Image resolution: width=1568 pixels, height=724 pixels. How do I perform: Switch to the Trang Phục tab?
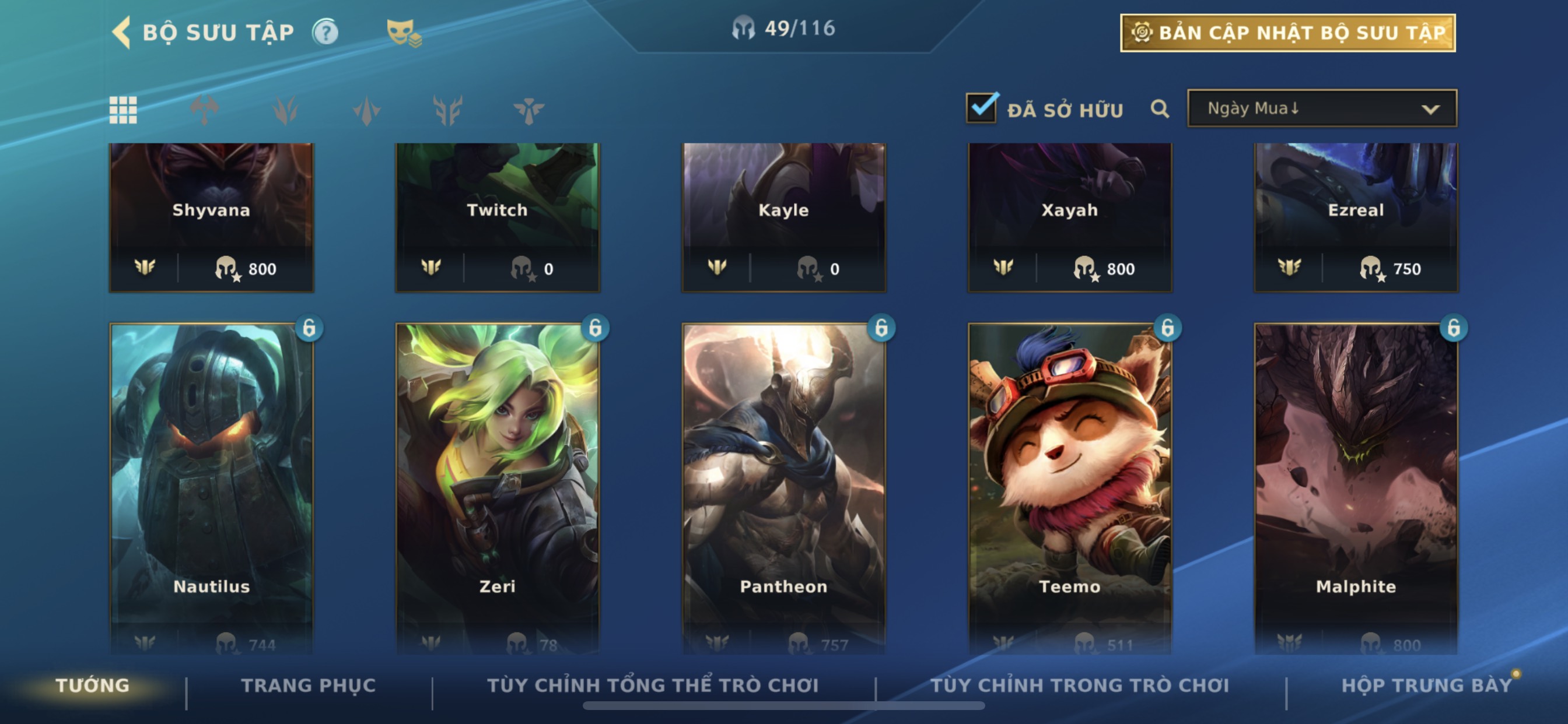click(309, 686)
